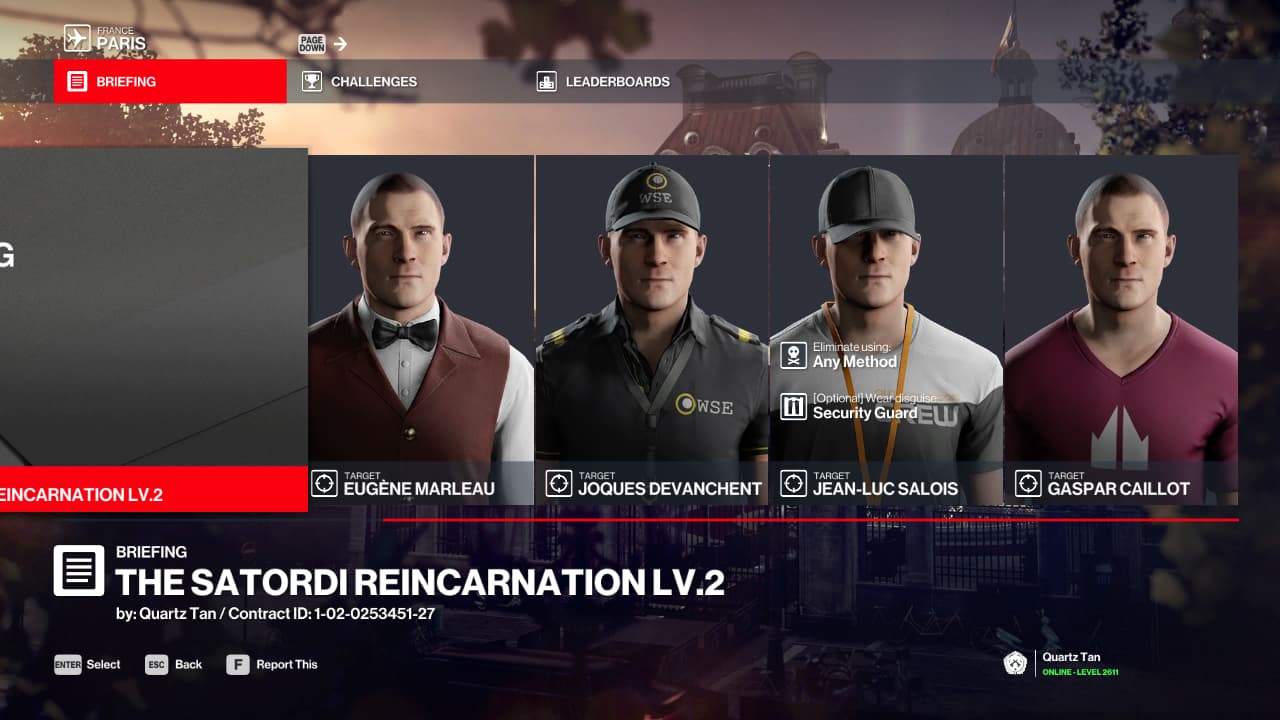
Task: Open the Quartz Tan player profile
Action: [x=1062, y=664]
